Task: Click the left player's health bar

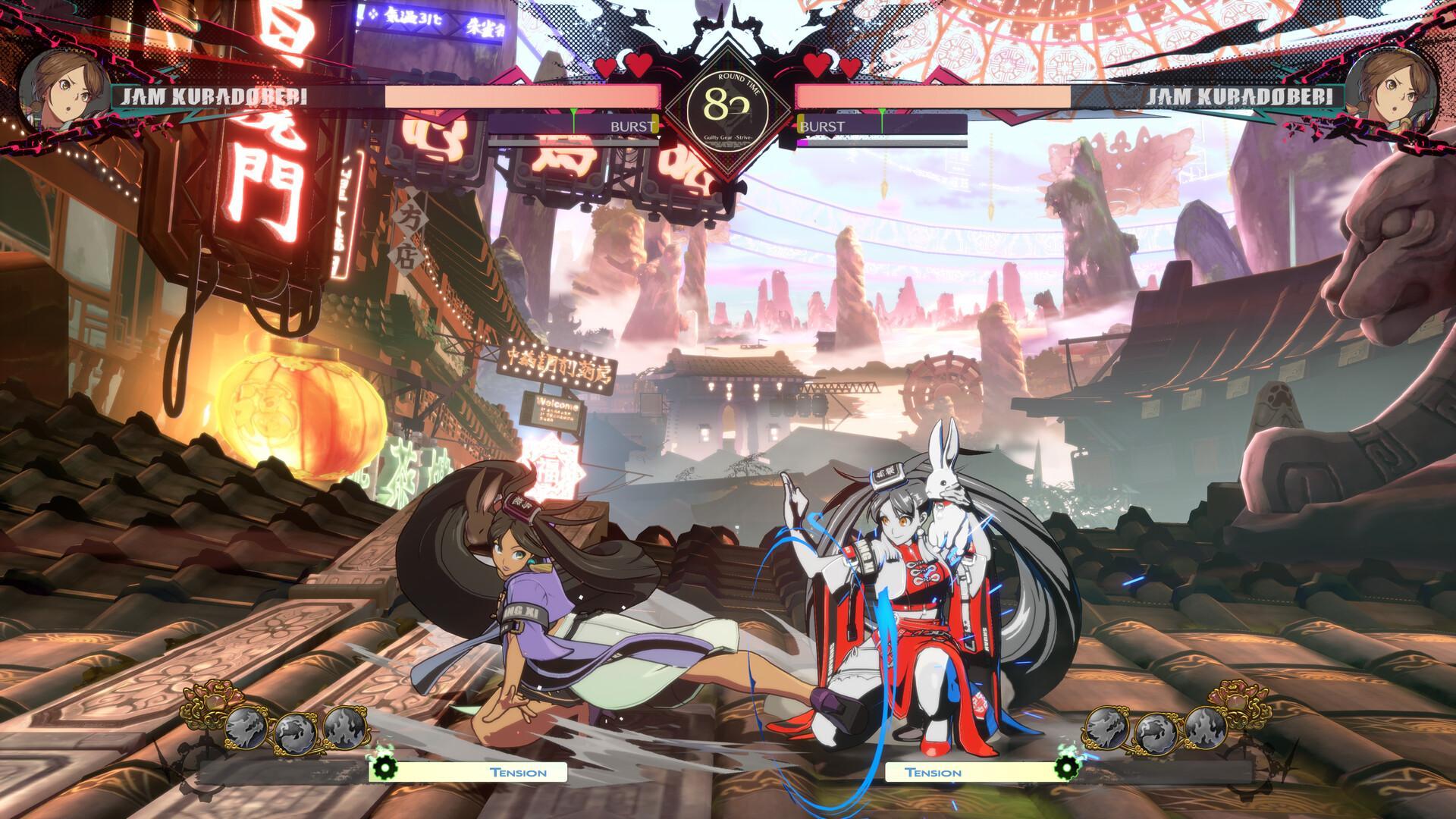Action: (523, 96)
